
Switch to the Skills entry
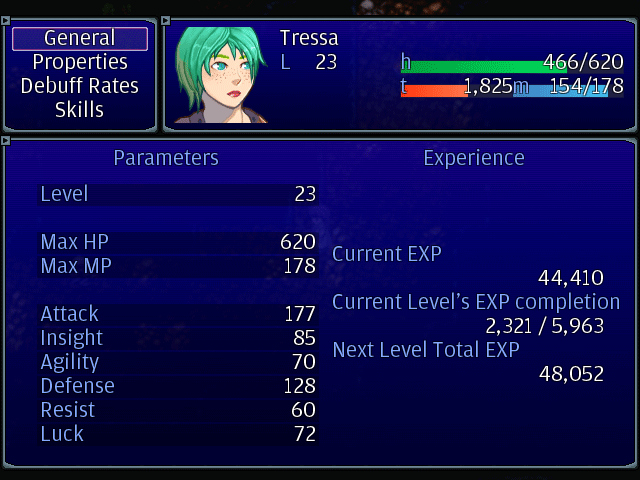click(80, 110)
